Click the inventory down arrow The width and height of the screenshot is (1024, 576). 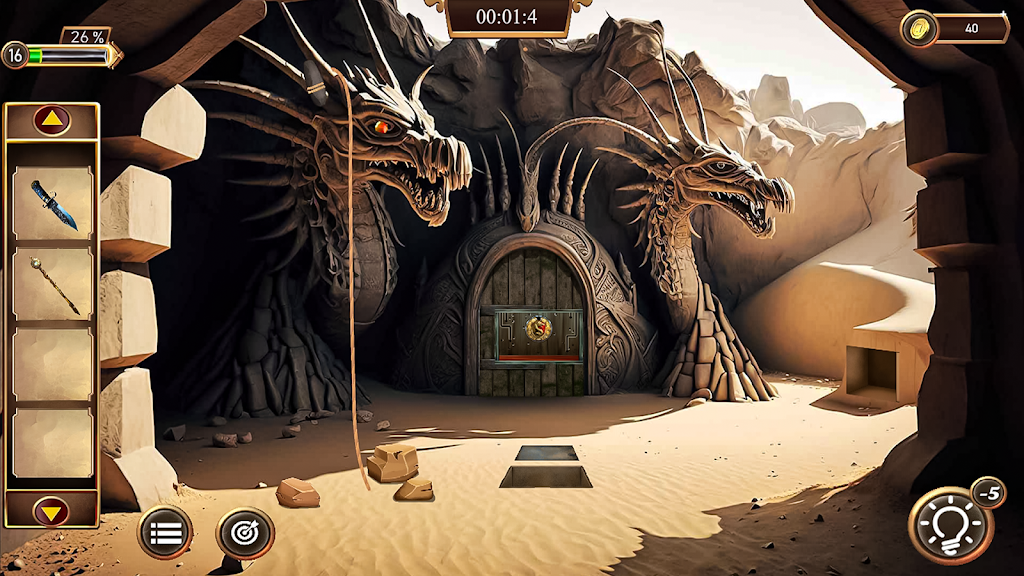pos(52,511)
